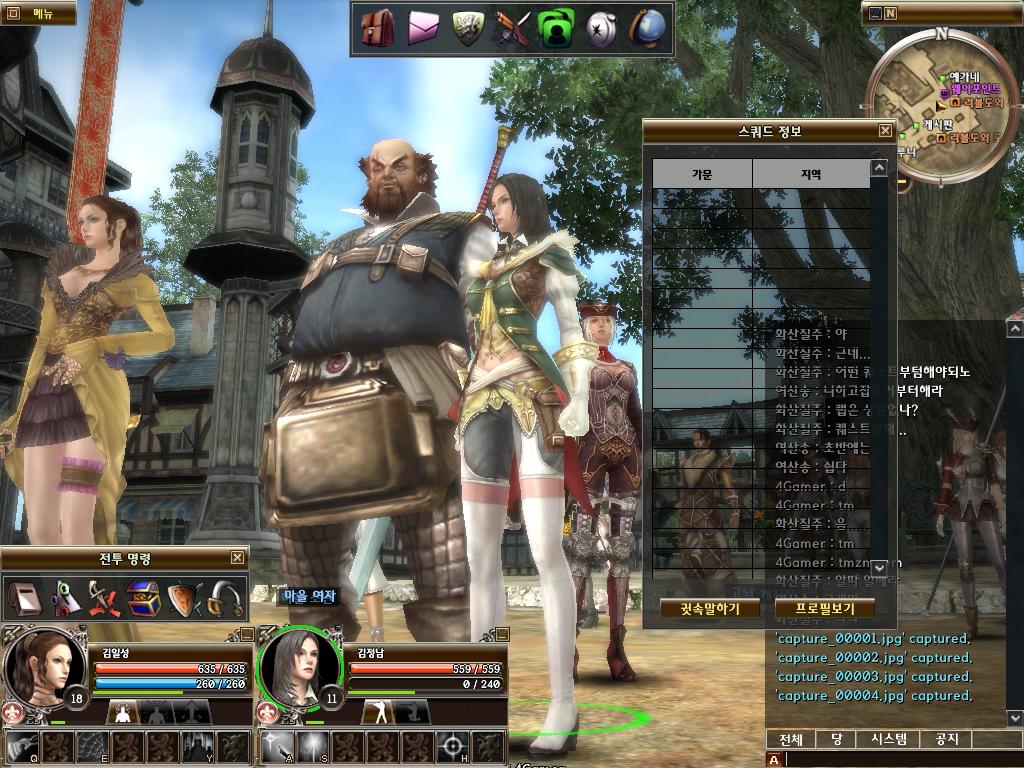Open the green friends list icon
This screenshot has width=1024, height=768.
[554, 29]
